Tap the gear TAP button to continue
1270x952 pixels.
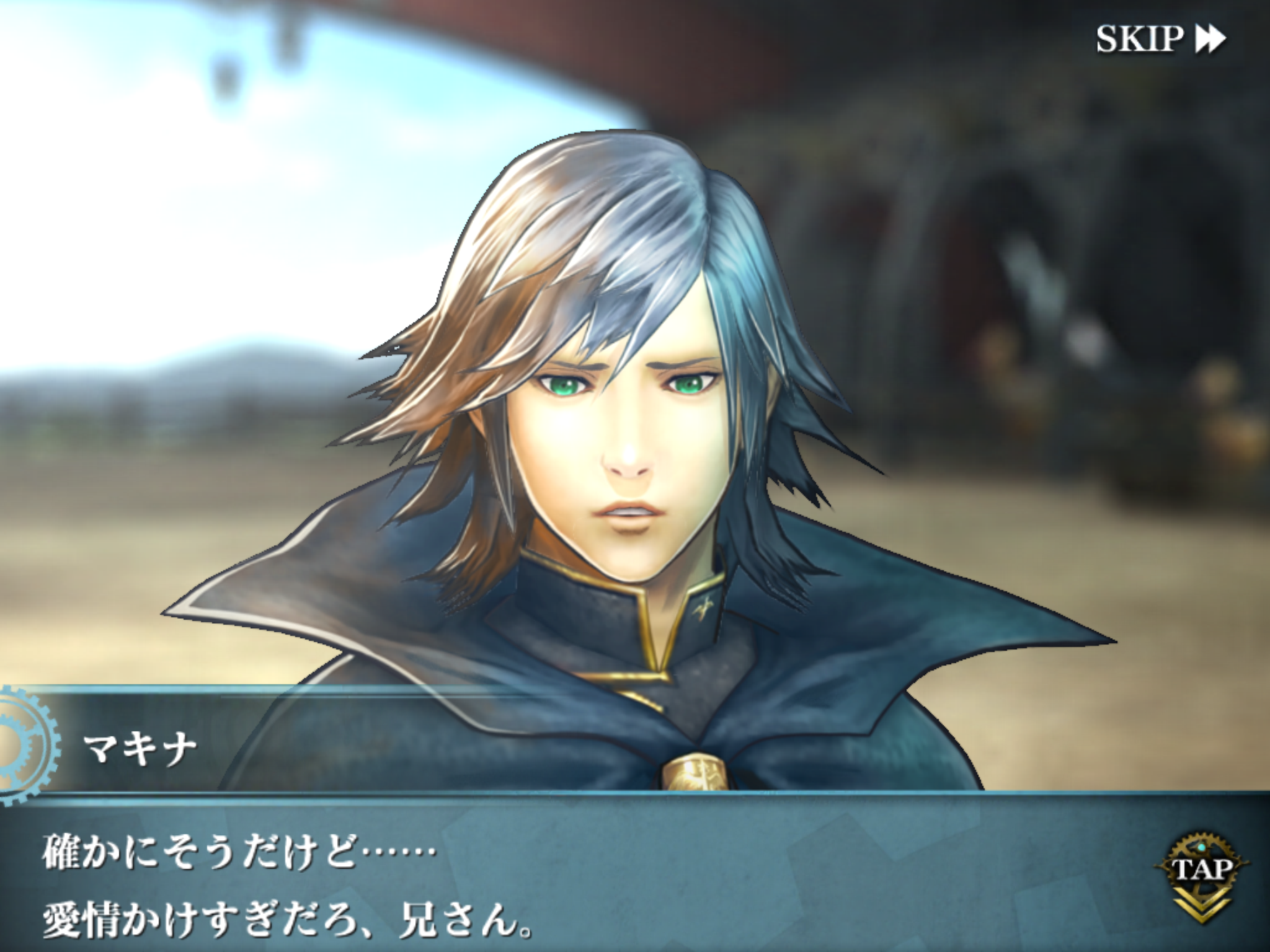click(x=1202, y=871)
